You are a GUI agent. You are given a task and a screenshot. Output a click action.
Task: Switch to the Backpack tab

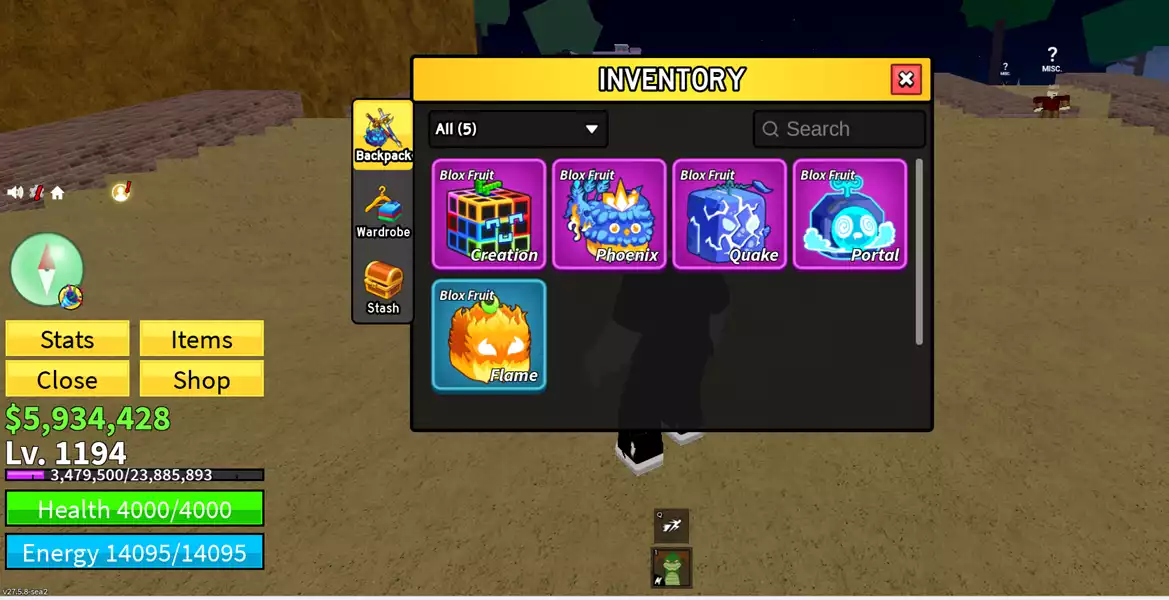[x=383, y=135]
